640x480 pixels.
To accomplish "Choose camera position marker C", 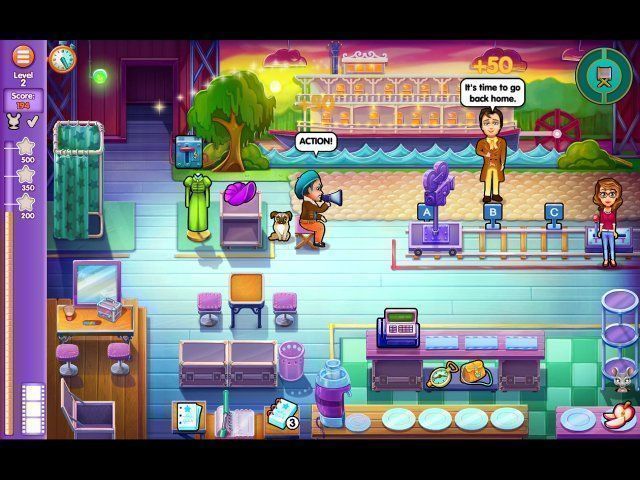I will (x=553, y=211).
